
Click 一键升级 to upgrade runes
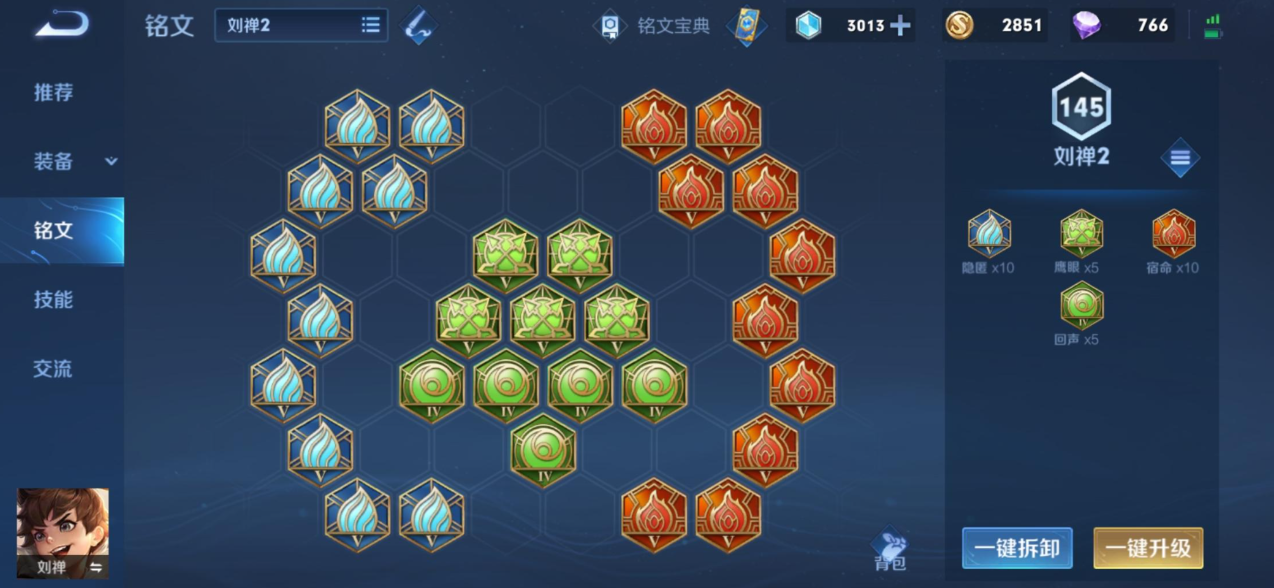(1148, 548)
